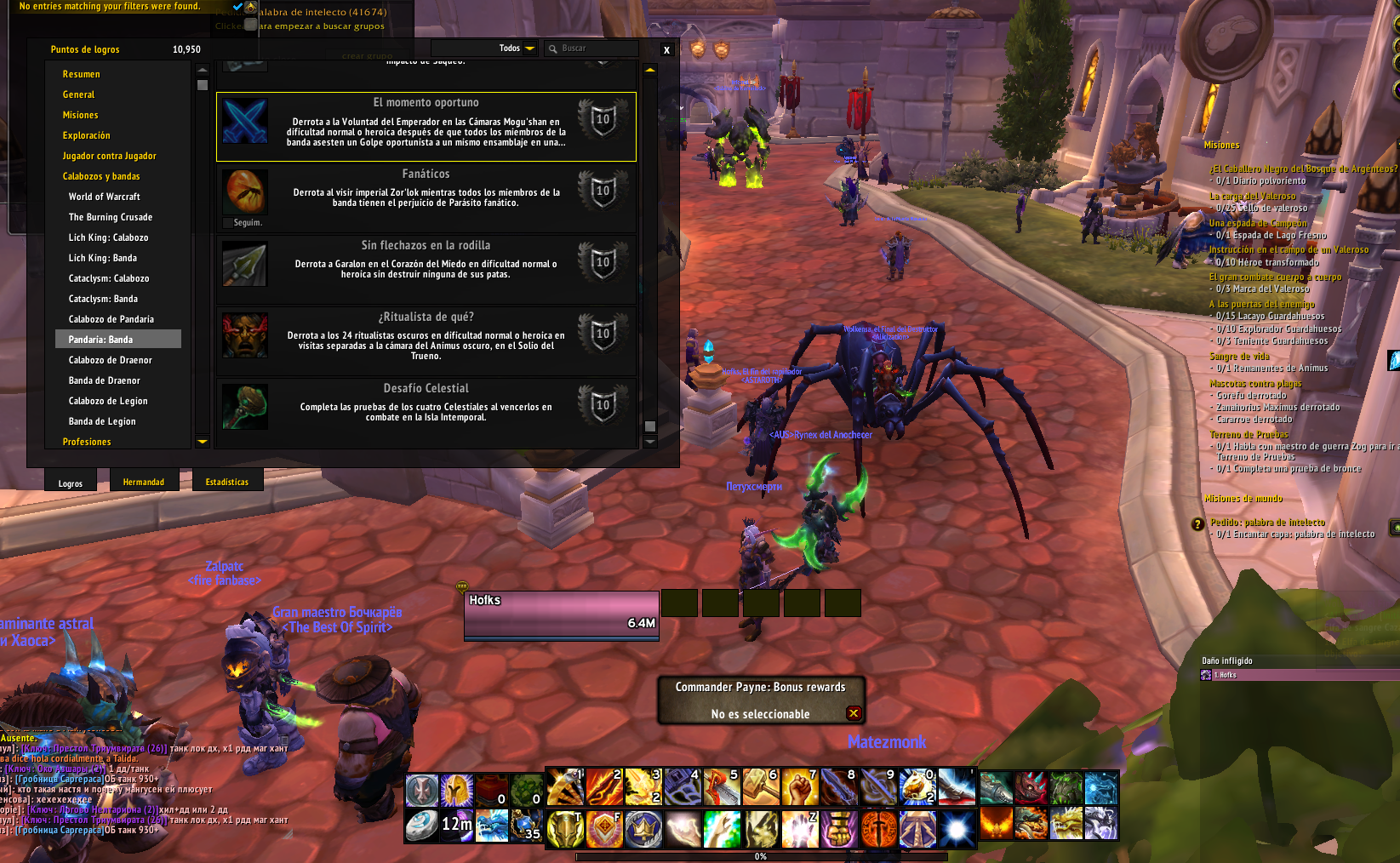
Task: Close the achievements window
Action: 666,50
